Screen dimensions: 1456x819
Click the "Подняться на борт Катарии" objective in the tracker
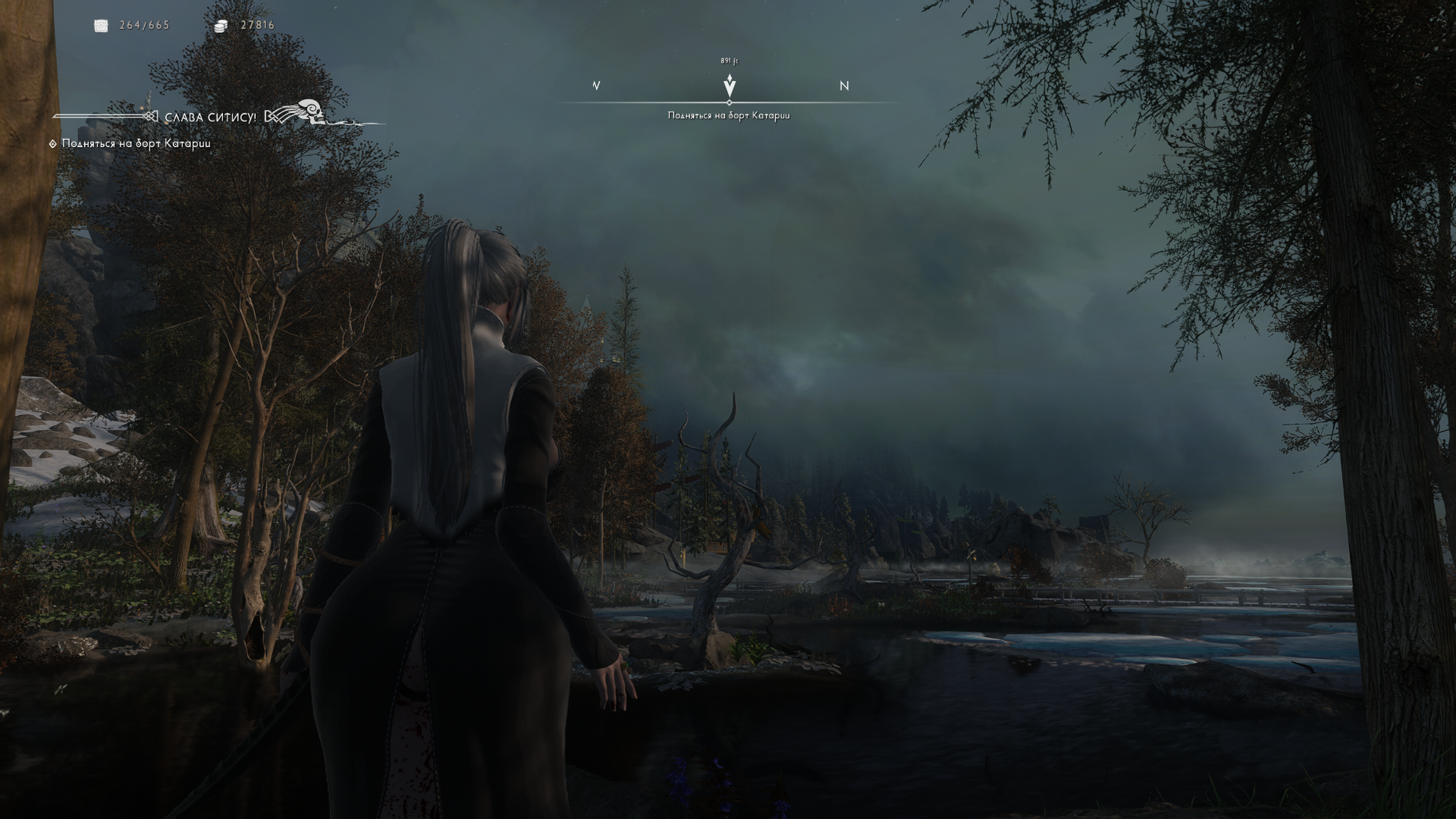[x=136, y=143]
